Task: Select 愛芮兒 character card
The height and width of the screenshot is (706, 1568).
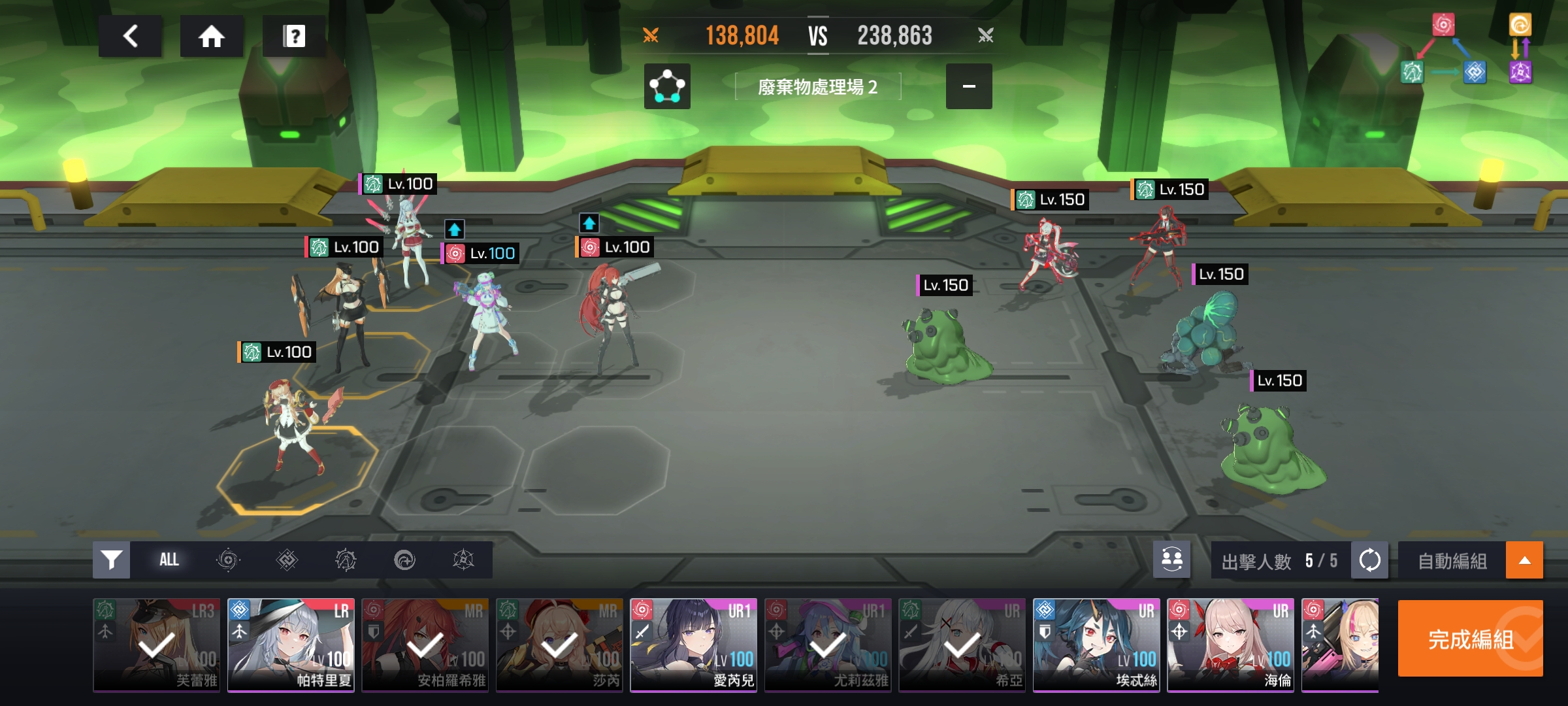Action: pos(693,645)
